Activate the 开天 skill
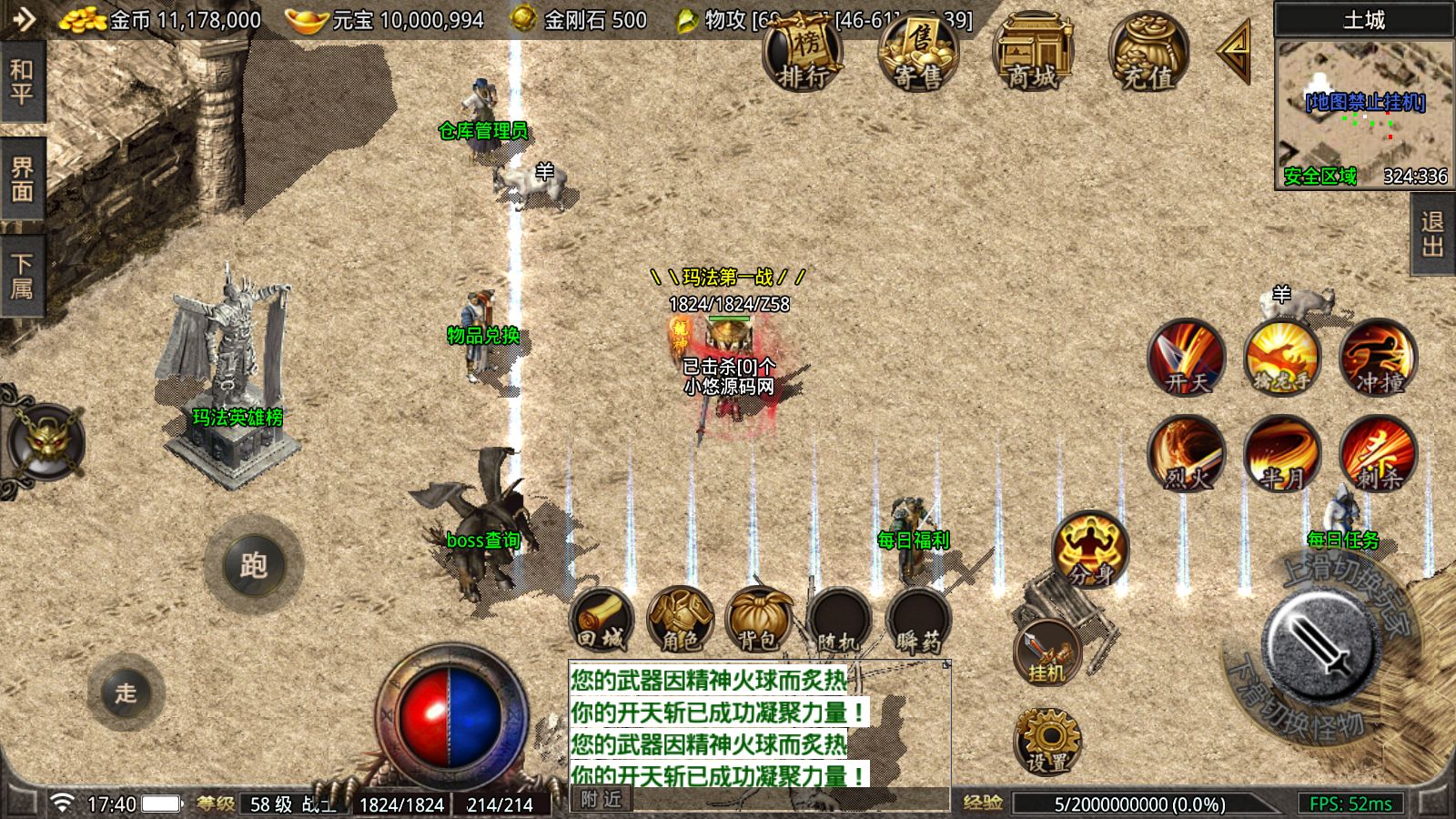1456x819 pixels. click(x=1186, y=358)
